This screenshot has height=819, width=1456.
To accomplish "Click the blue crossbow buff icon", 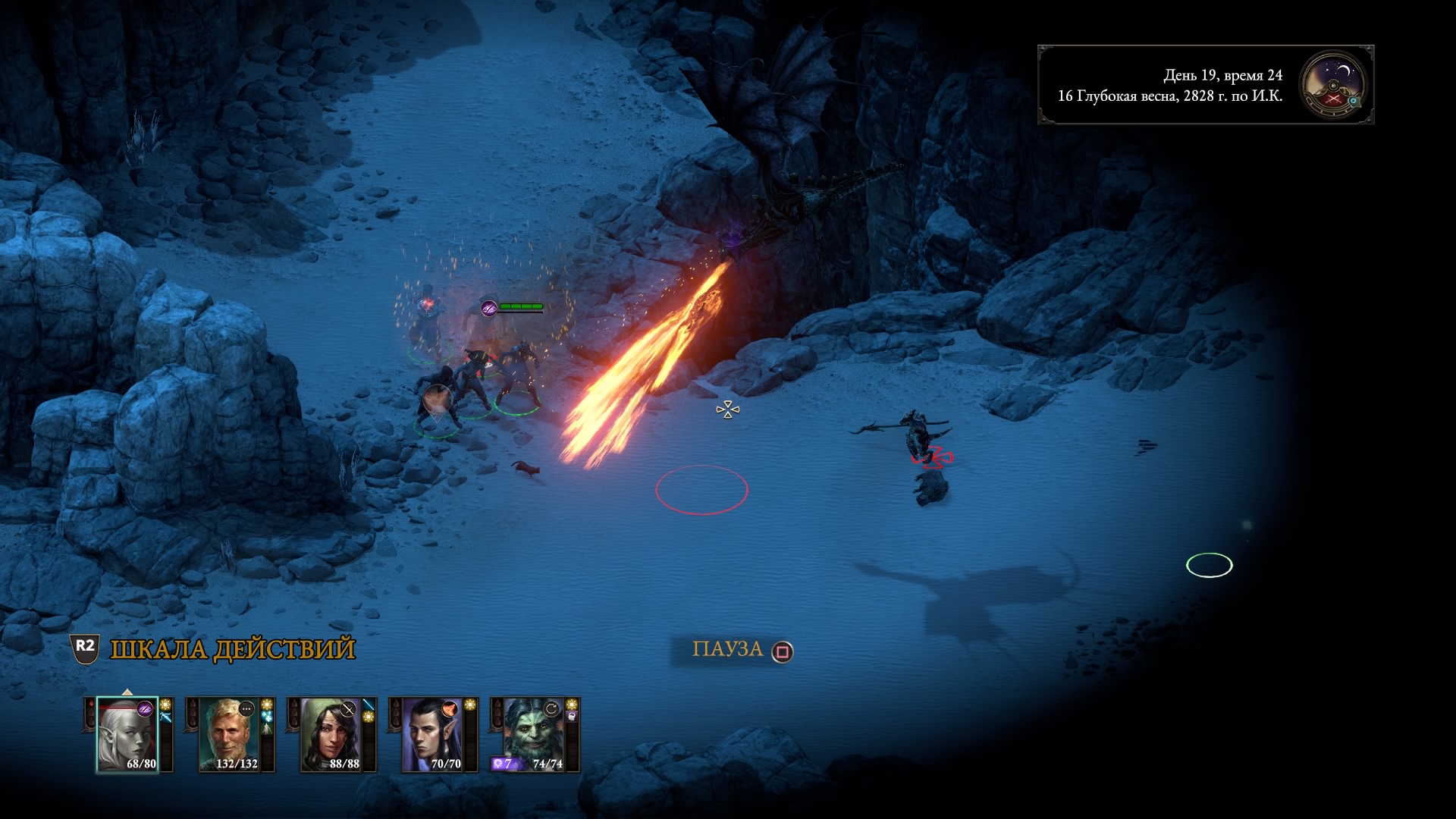I will (165, 718).
